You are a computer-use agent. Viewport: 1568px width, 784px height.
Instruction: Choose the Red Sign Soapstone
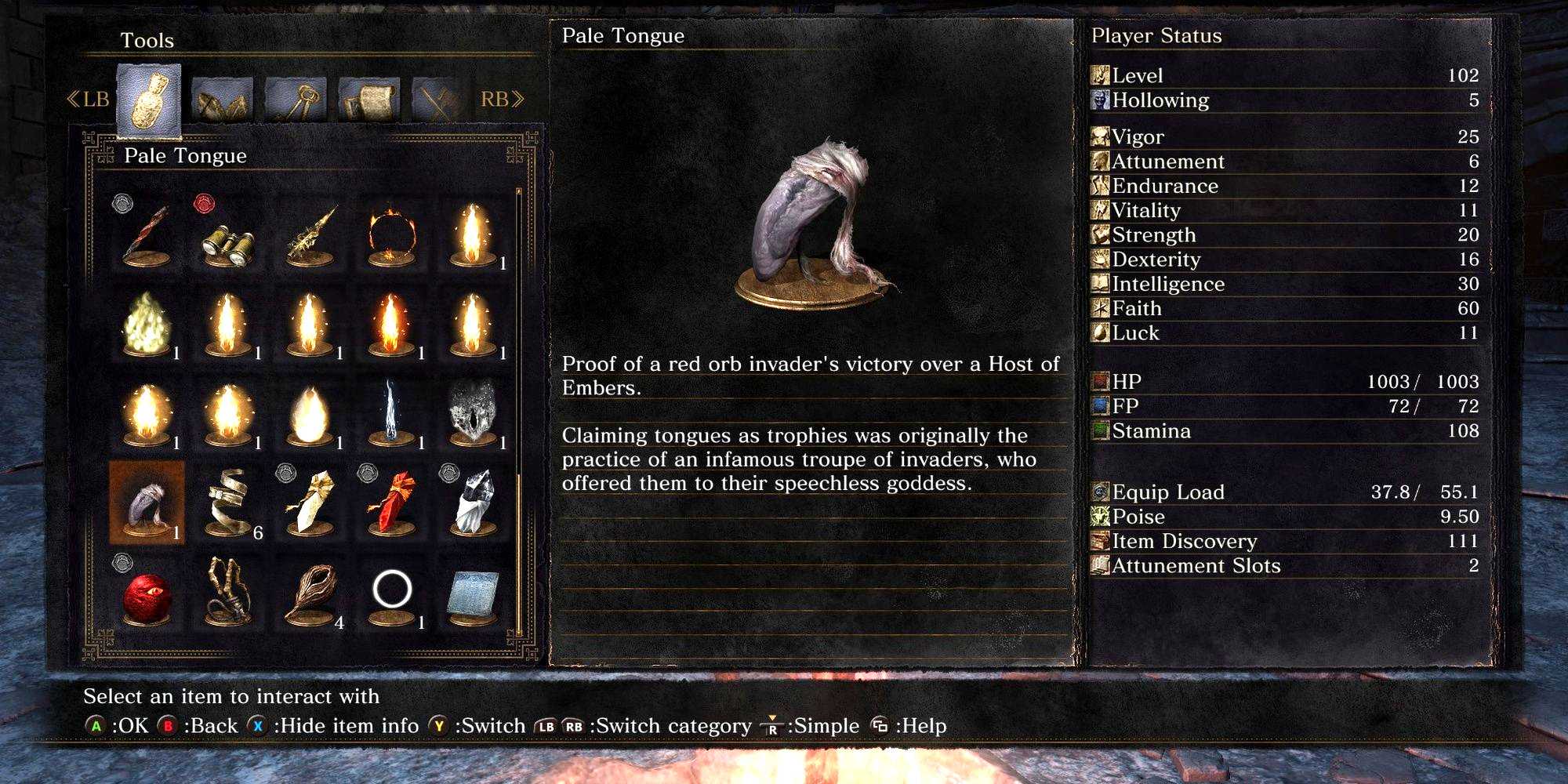pyautogui.click(x=391, y=503)
